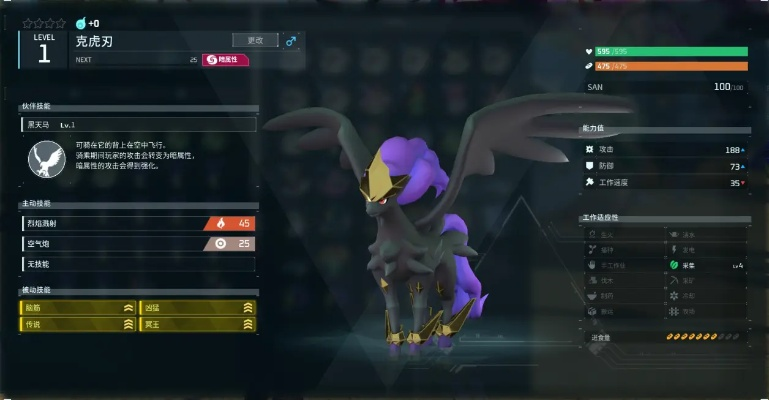This screenshot has height=400, width=769.
Task: Click the 凶猛 passive skill
Action: 197,308
